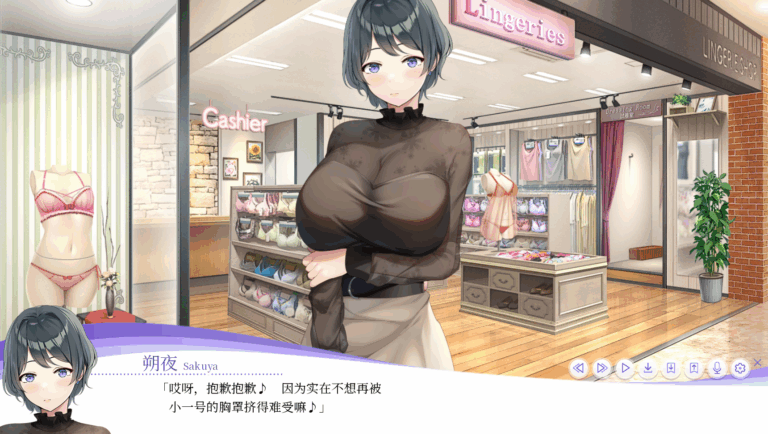Click the microphone voice button
Image resolution: width=768 pixels, height=434 pixels.
pos(716,368)
